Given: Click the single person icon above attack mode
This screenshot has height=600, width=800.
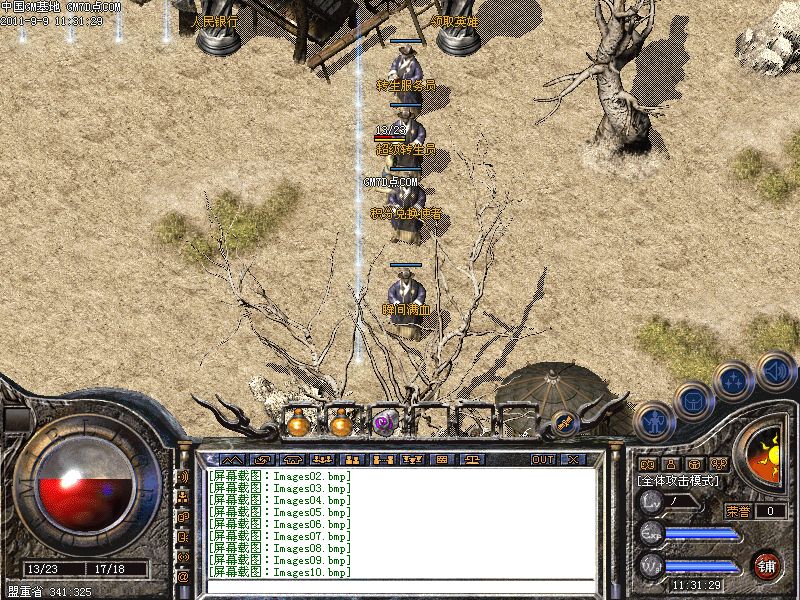Looking at the screenshot, I should click(x=670, y=464).
